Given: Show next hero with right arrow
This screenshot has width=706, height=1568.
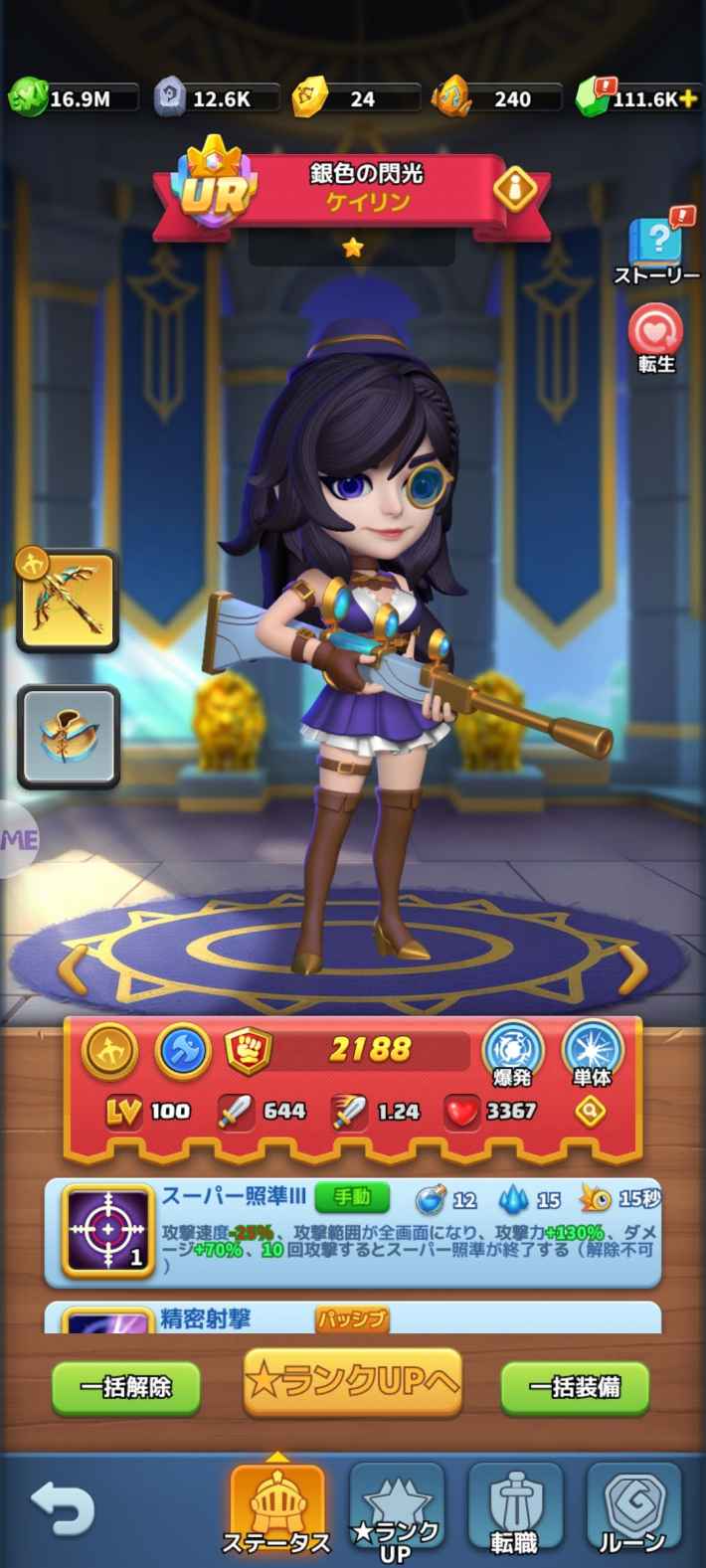Looking at the screenshot, I should (632, 967).
